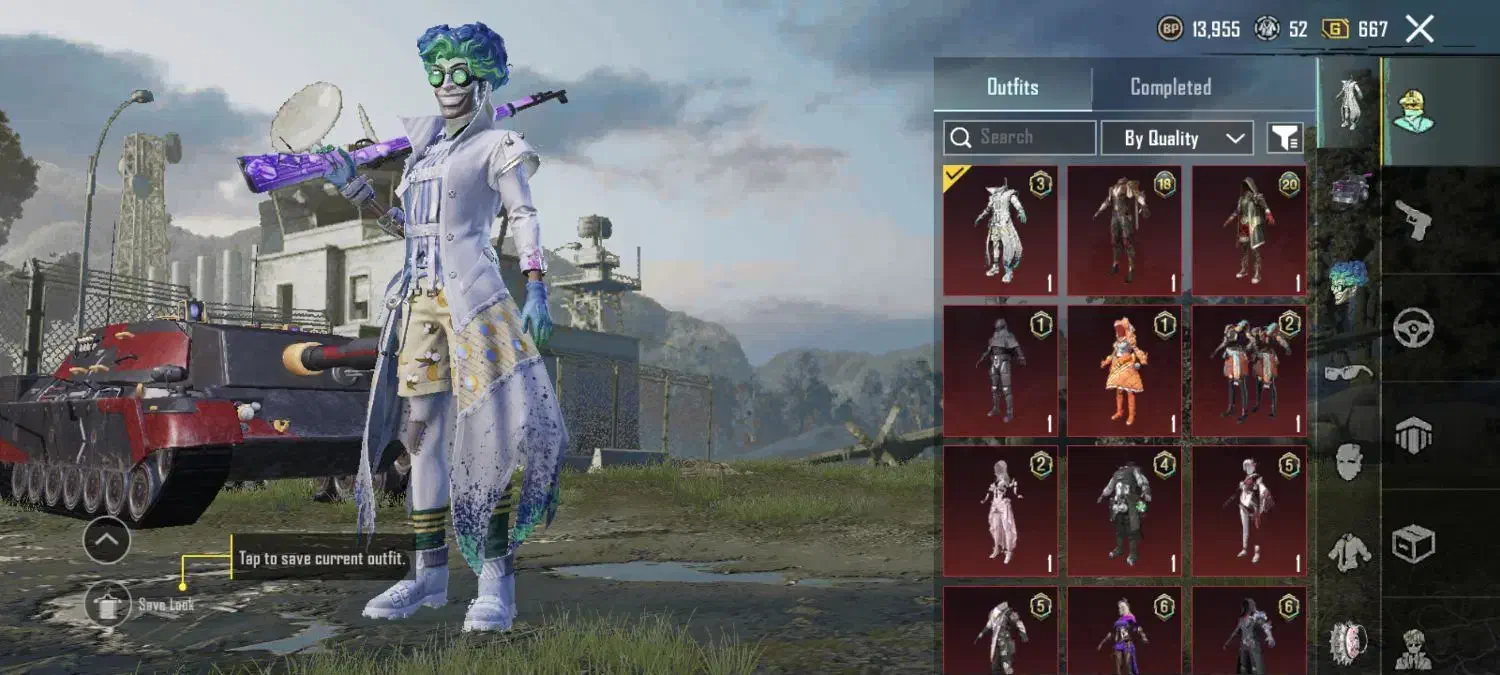
Task: Open the filter funnel button
Action: [1285, 138]
